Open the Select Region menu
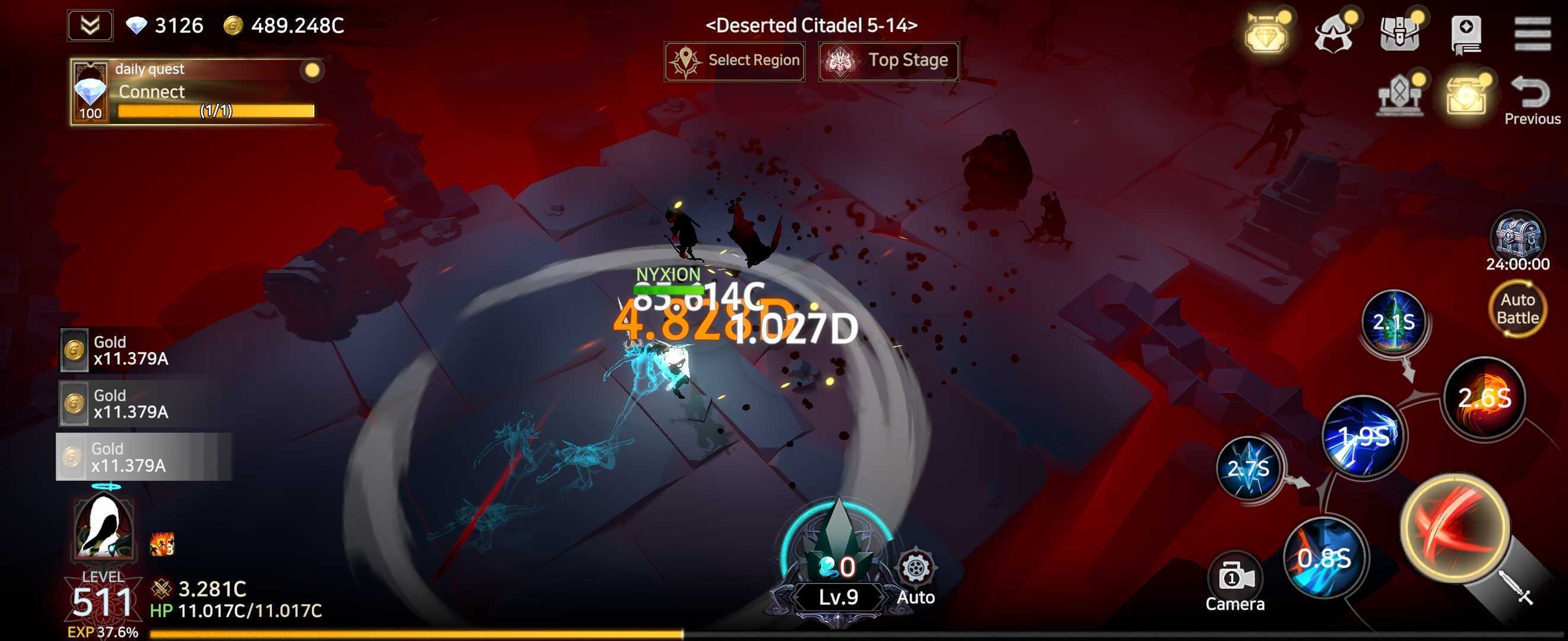The image size is (1568, 641). (734, 61)
